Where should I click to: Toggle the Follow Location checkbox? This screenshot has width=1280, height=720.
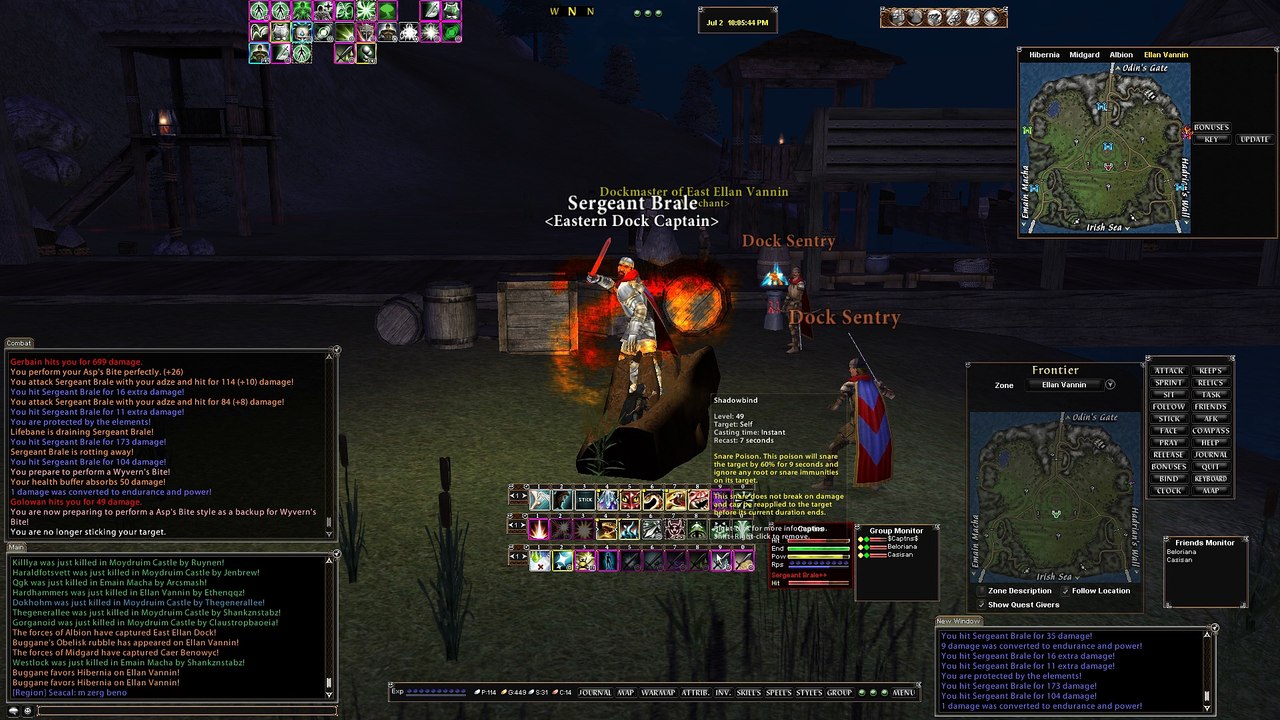tap(1065, 591)
